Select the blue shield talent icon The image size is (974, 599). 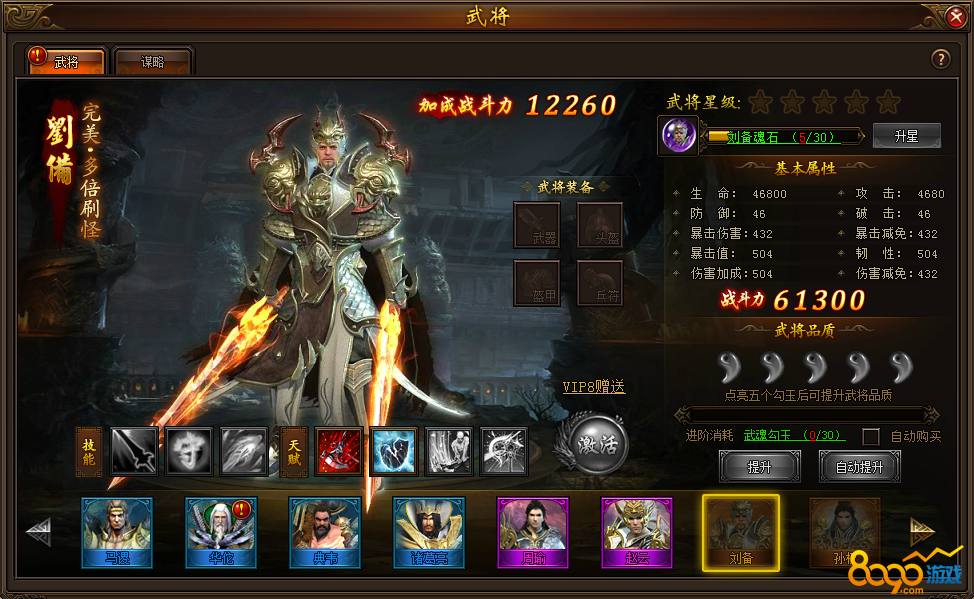coord(393,451)
